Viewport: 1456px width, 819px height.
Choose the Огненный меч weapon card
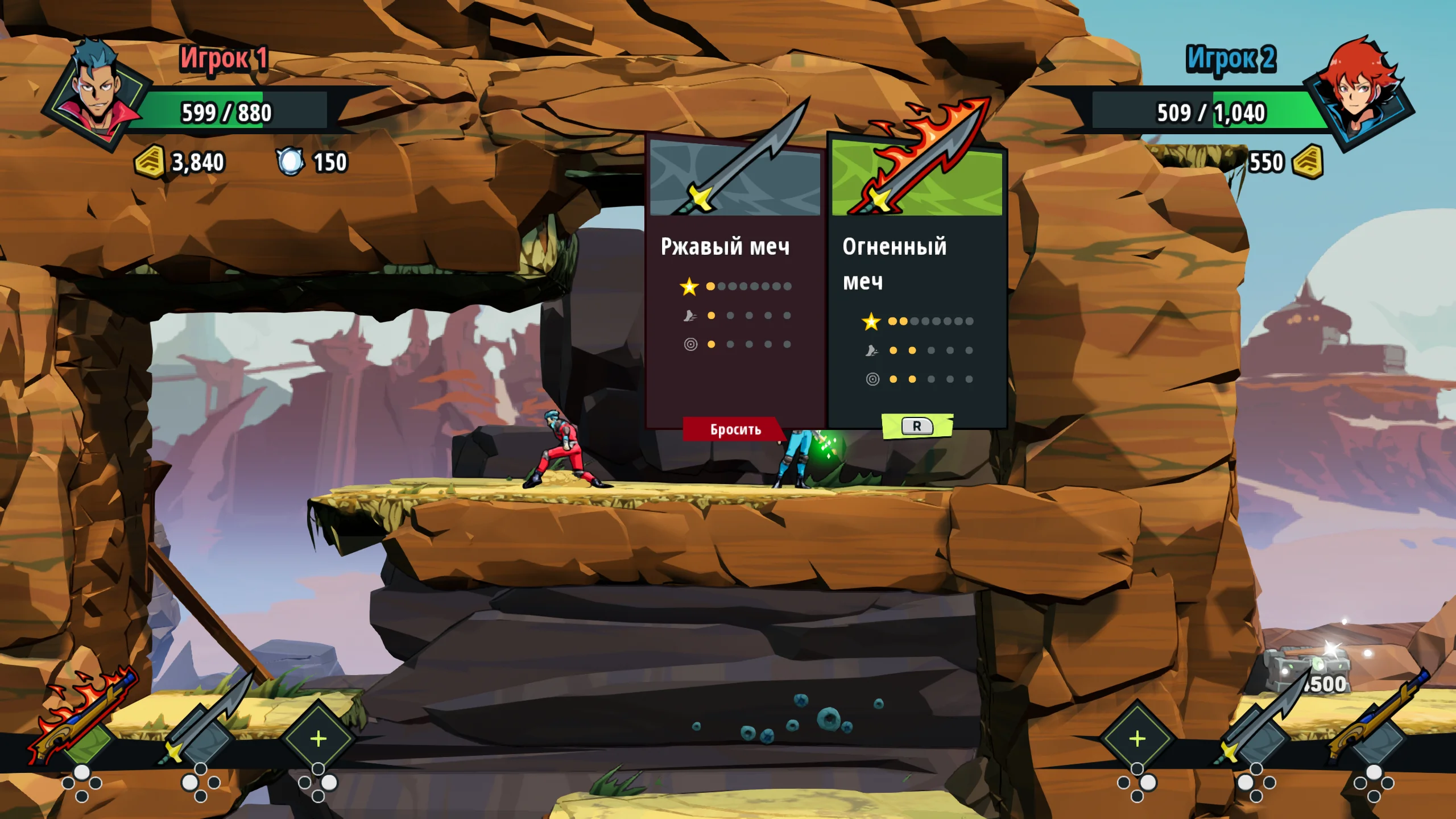[917, 282]
